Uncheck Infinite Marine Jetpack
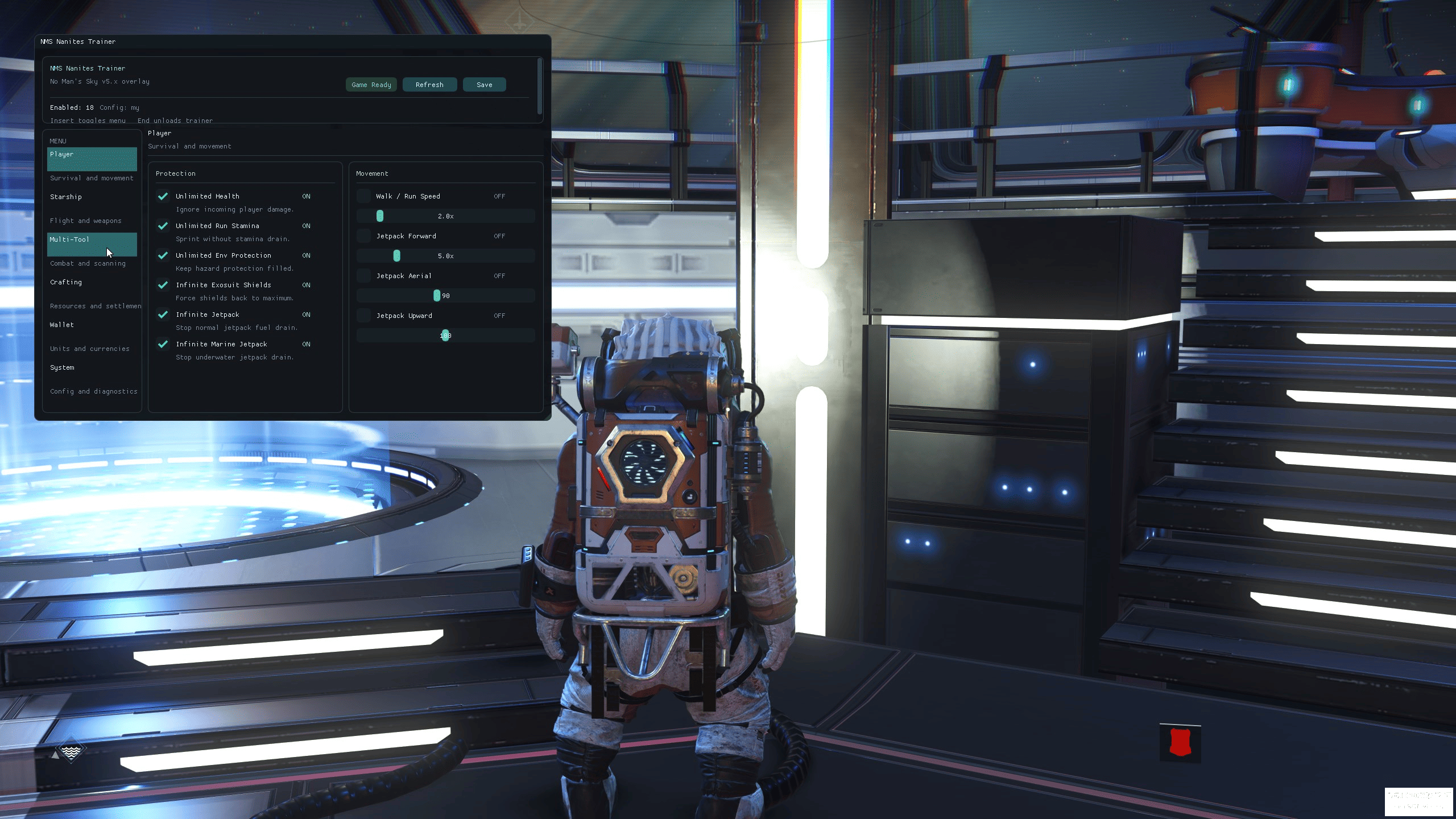 pyautogui.click(x=163, y=344)
